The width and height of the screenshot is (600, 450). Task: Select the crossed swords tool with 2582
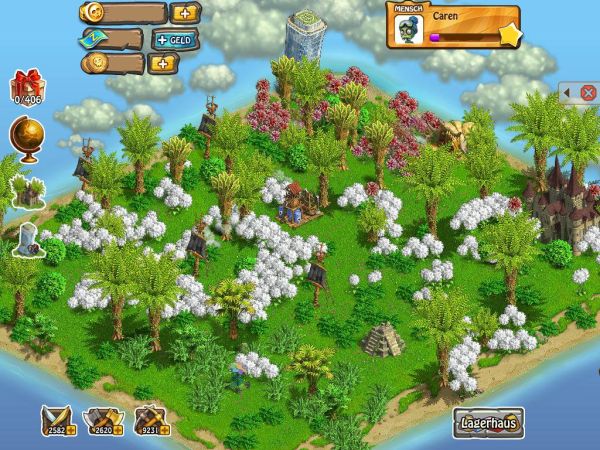pos(53,421)
